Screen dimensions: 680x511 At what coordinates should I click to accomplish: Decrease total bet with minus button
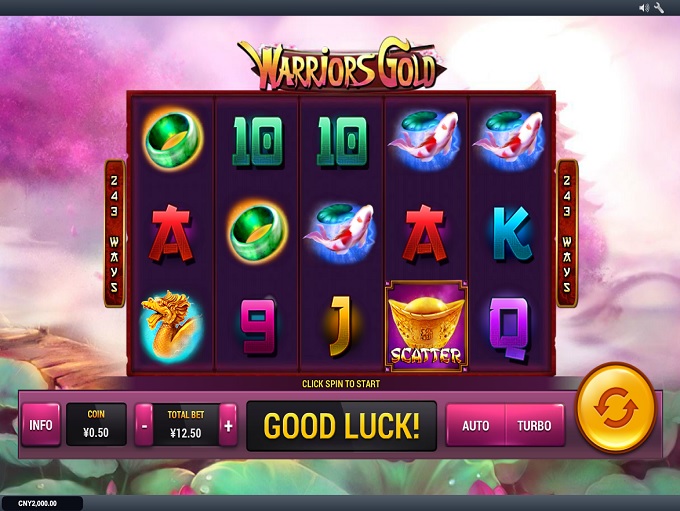(145, 425)
